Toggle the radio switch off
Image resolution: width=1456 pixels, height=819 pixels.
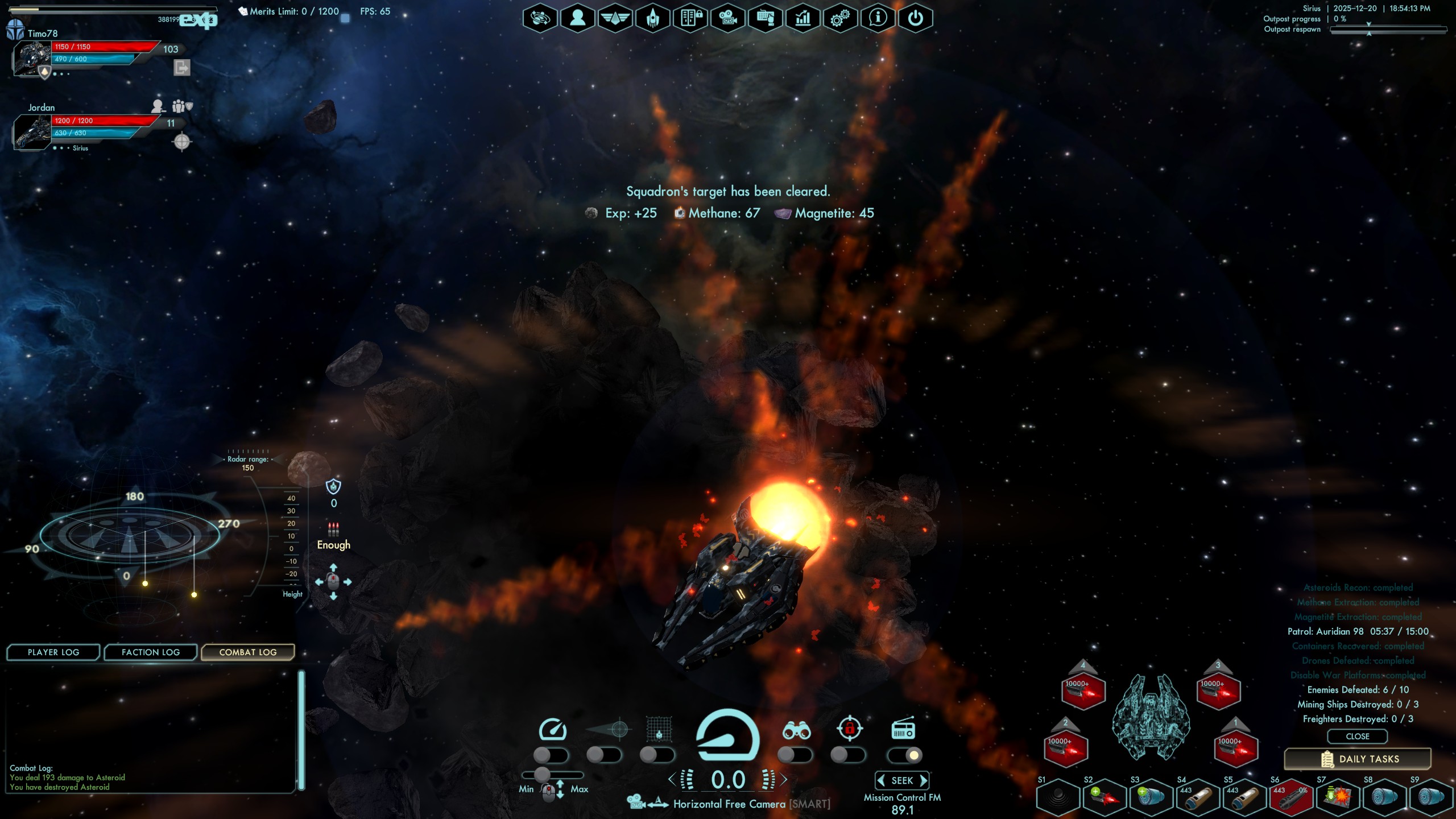[904, 755]
